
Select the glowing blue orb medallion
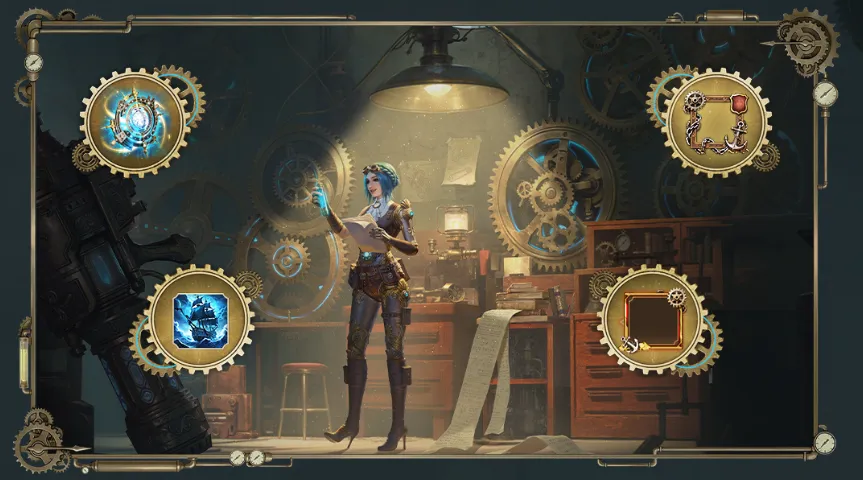point(134,123)
